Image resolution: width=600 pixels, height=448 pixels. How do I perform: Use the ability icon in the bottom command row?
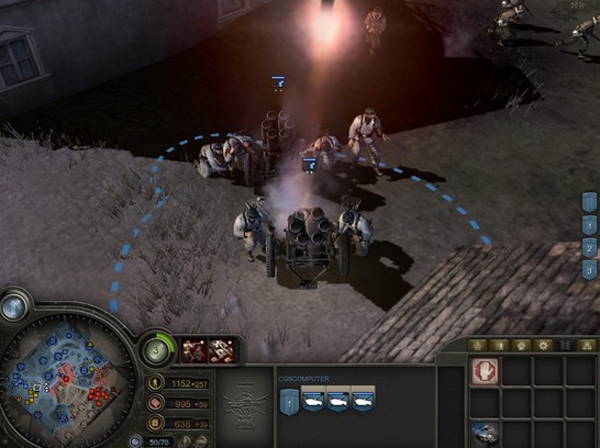(x=484, y=432)
